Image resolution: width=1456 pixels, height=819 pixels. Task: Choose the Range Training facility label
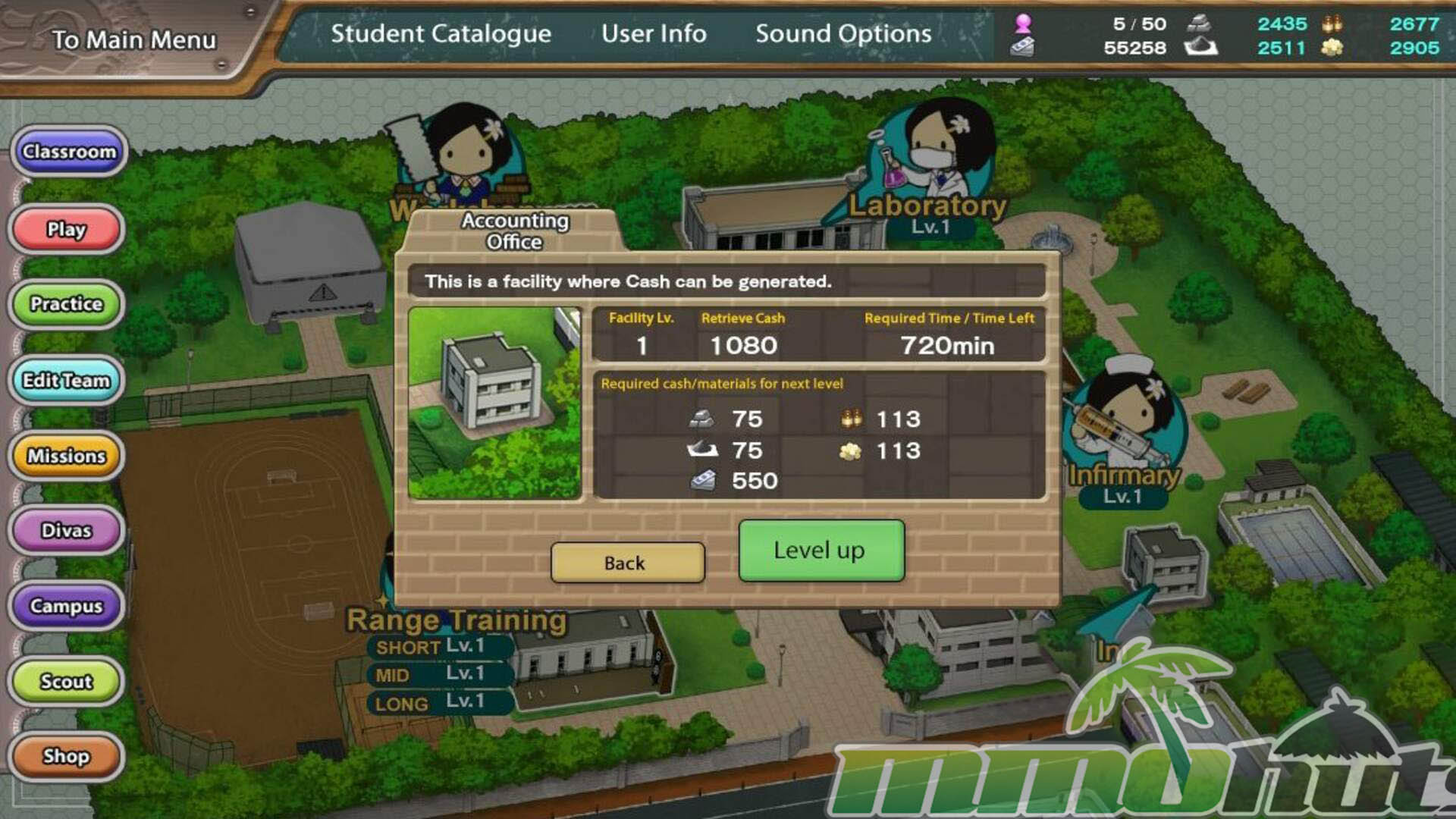[x=457, y=620]
